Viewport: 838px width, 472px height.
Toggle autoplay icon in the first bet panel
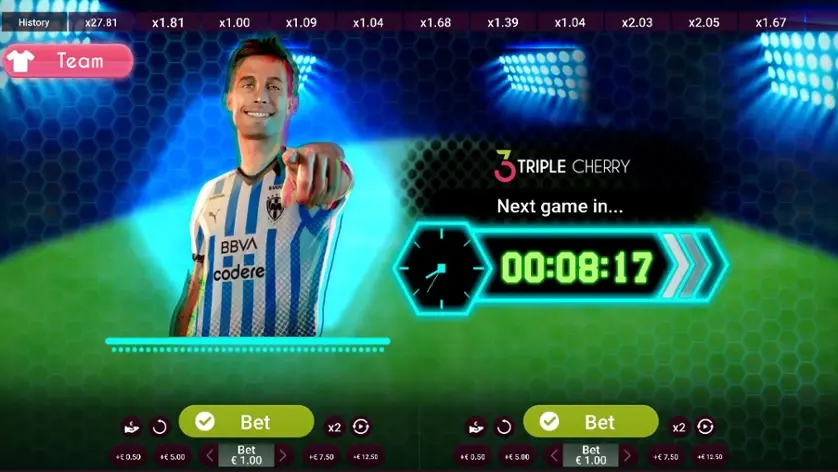361,427
